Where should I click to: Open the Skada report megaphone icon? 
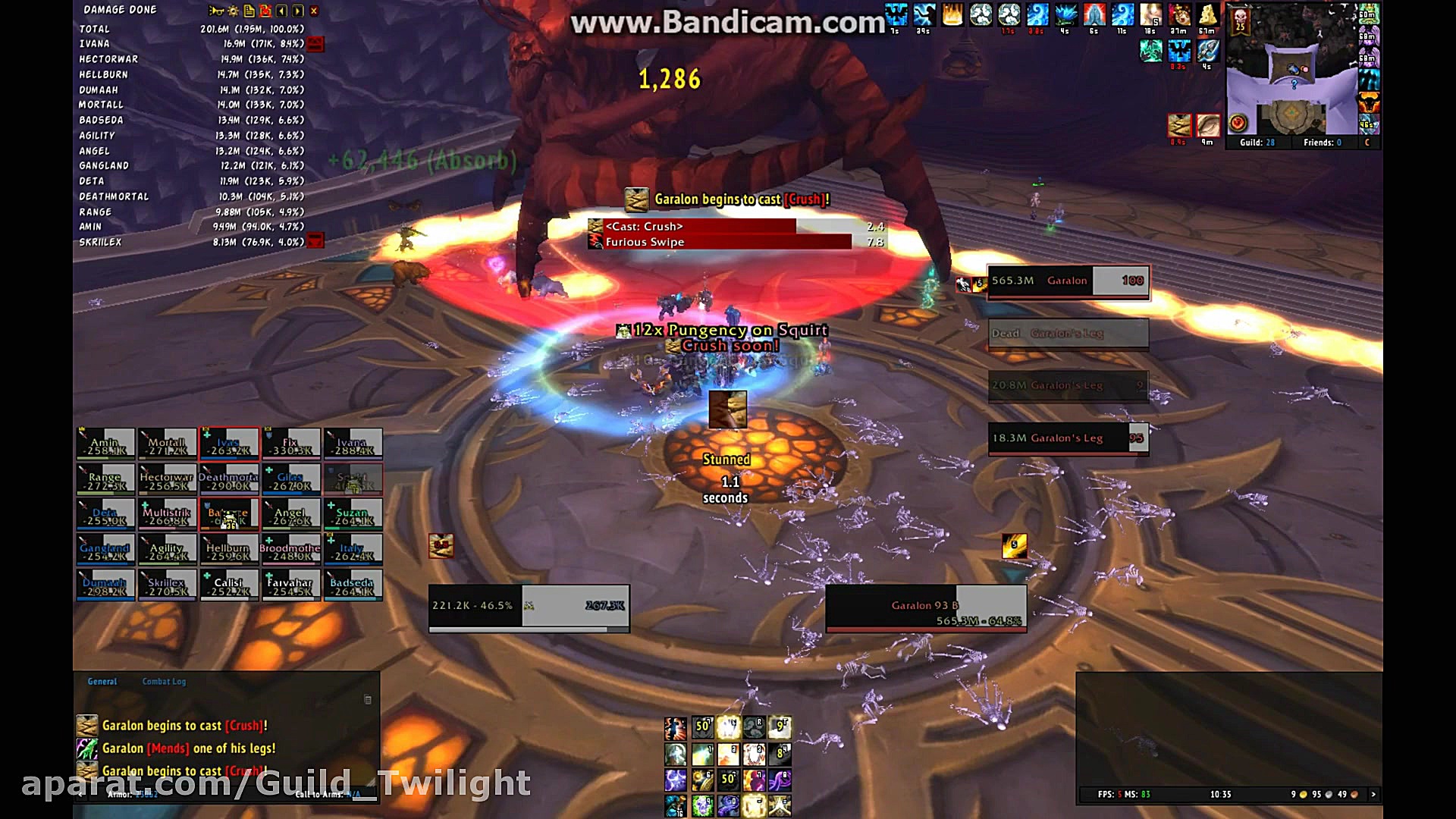tap(216, 11)
